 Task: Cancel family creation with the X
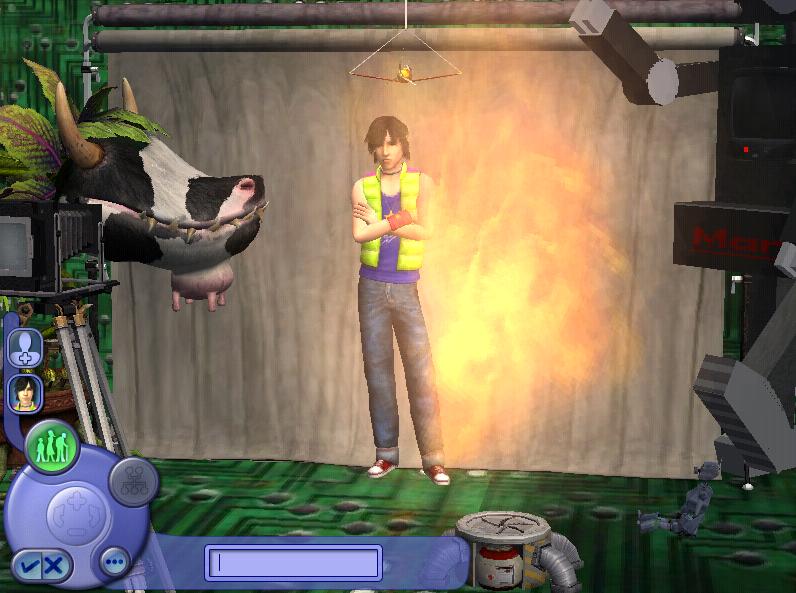[x=53, y=566]
